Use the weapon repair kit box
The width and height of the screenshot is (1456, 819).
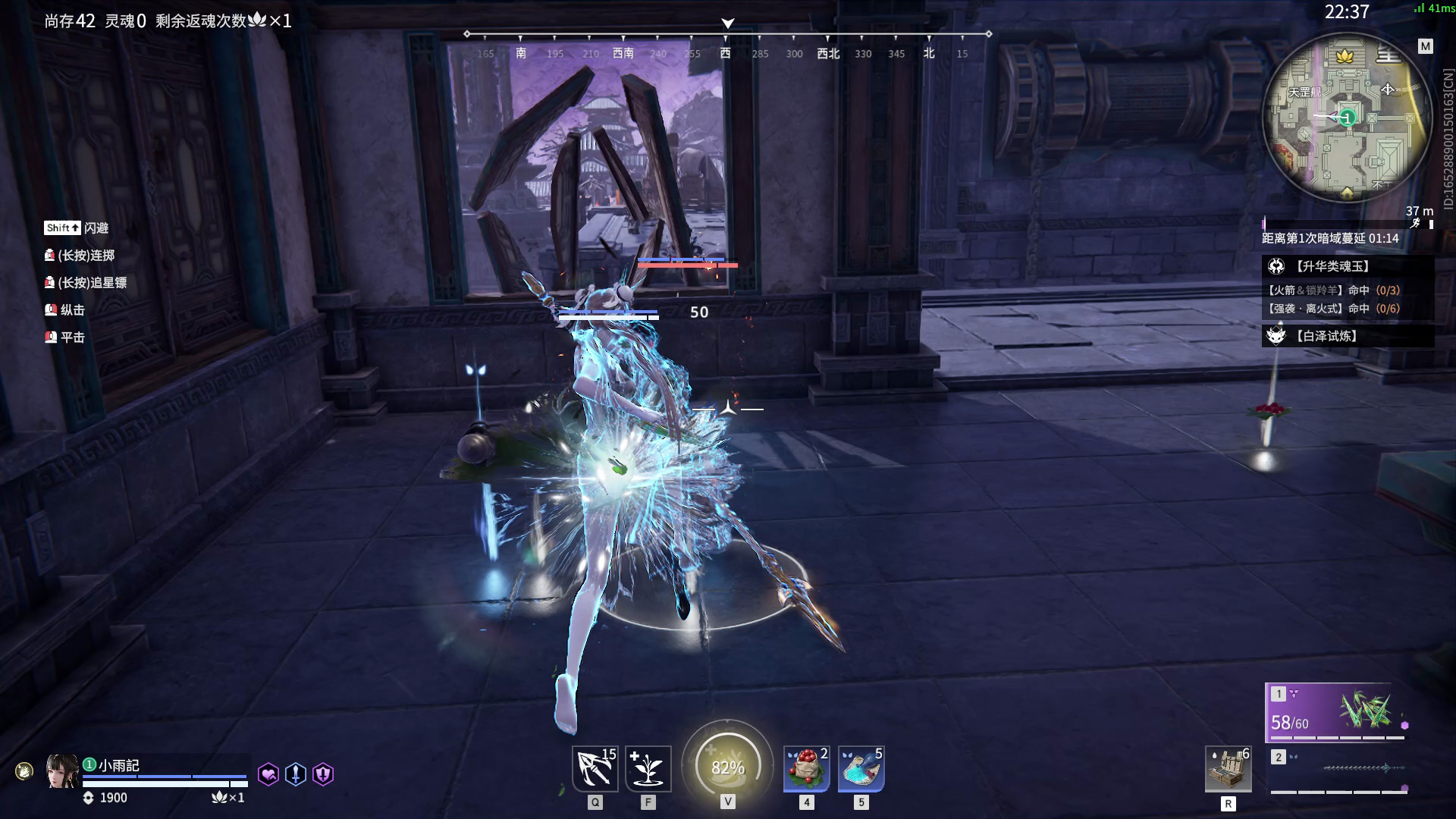click(x=1228, y=768)
